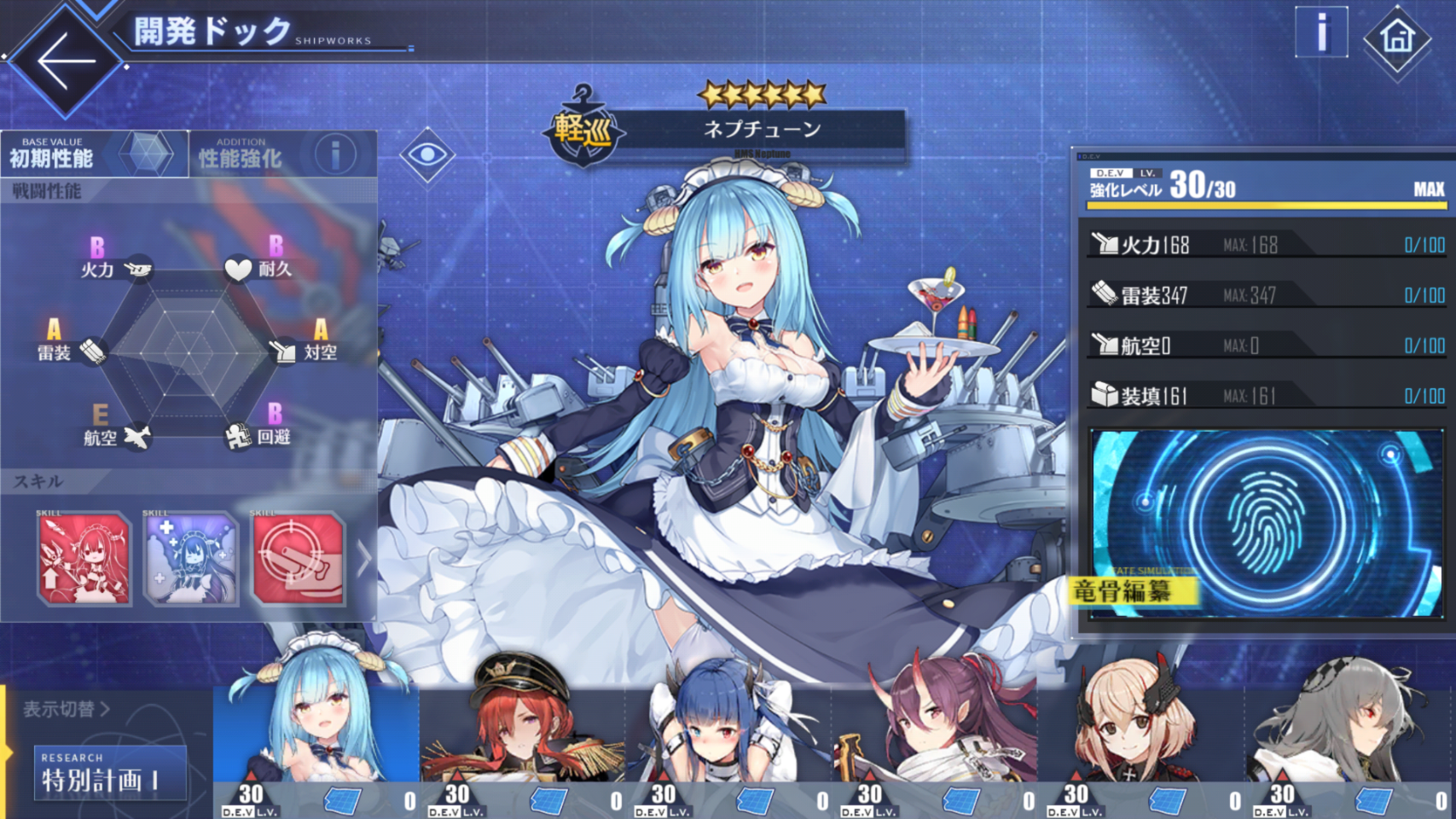
Task: Show more skills with the right arrow
Action: pyautogui.click(x=364, y=559)
